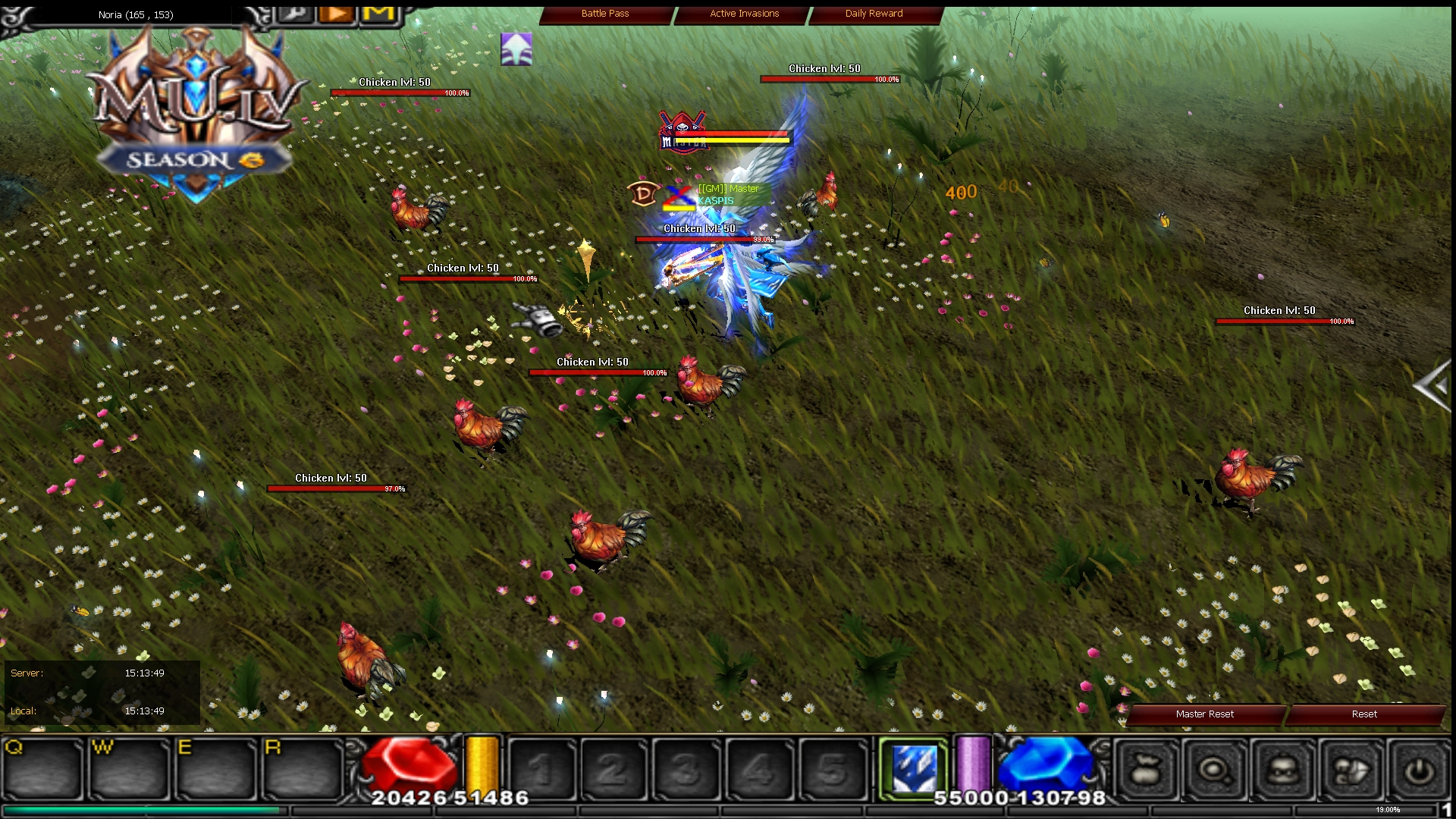Open the options wrench icon

coord(296,14)
